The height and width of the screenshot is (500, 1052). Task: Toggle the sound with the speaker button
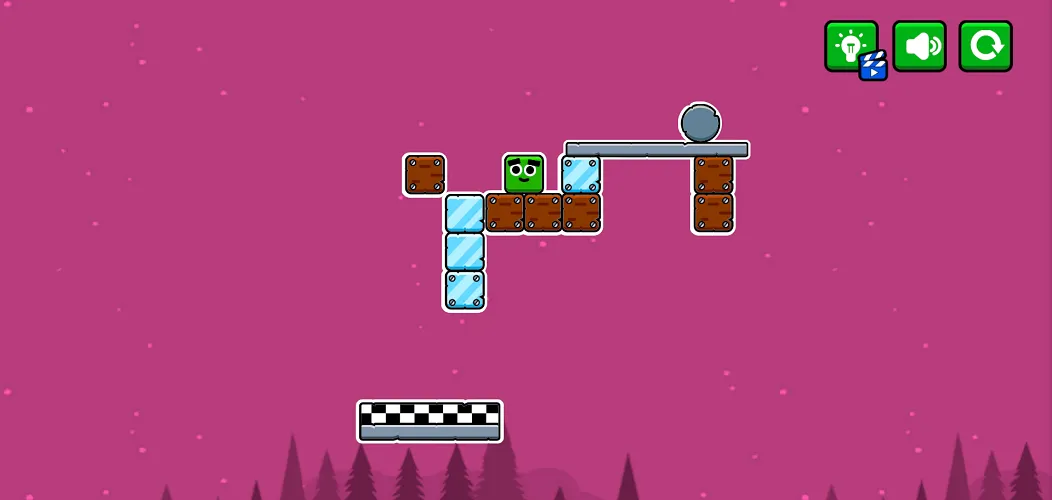point(919,46)
